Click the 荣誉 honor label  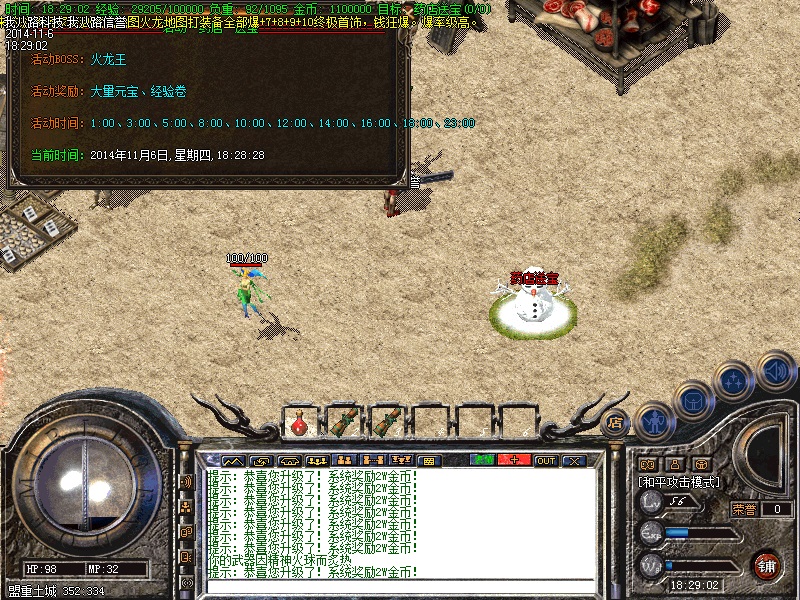pyautogui.click(x=744, y=508)
